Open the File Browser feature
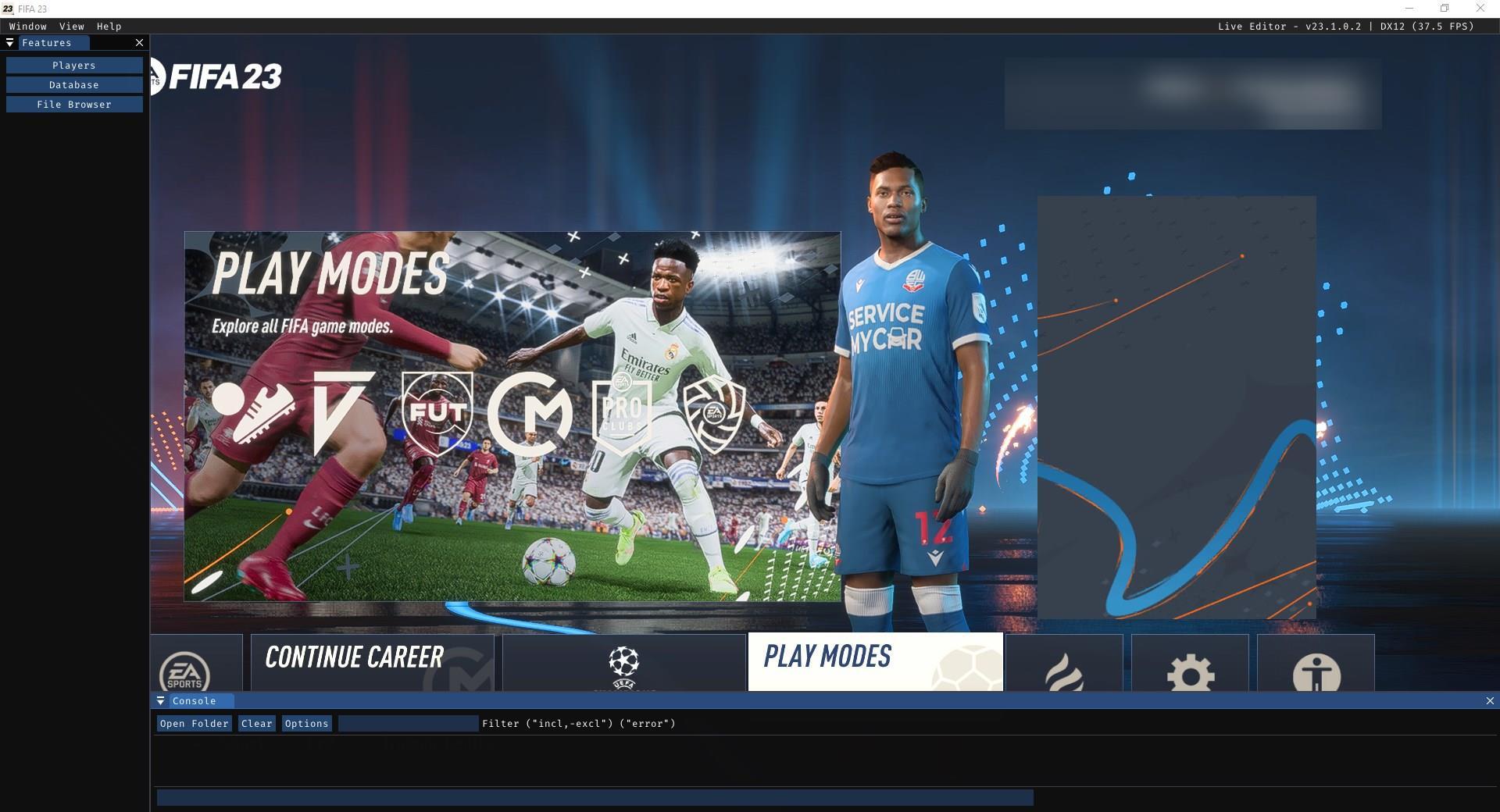The image size is (1500, 812). (x=74, y=104)
